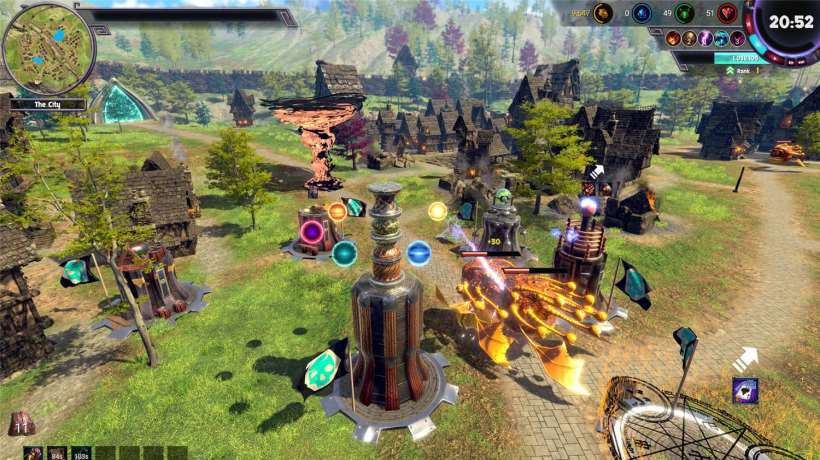Screen dimensions: 820x460
Task: Choose the orange orb on the tower wheel
Action: tap(337, 211)
